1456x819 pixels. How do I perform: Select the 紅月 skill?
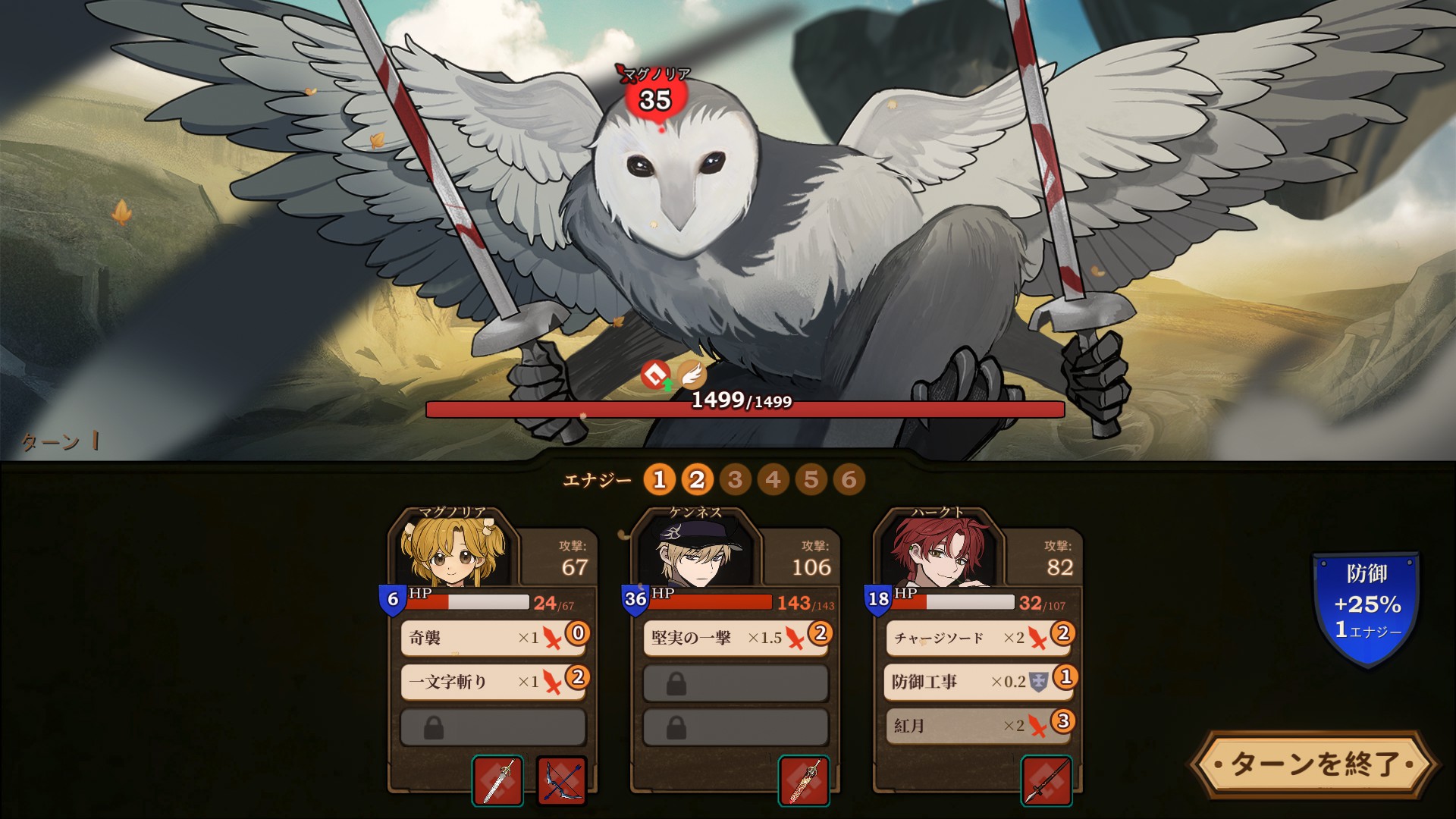click(x=978, y=725)
